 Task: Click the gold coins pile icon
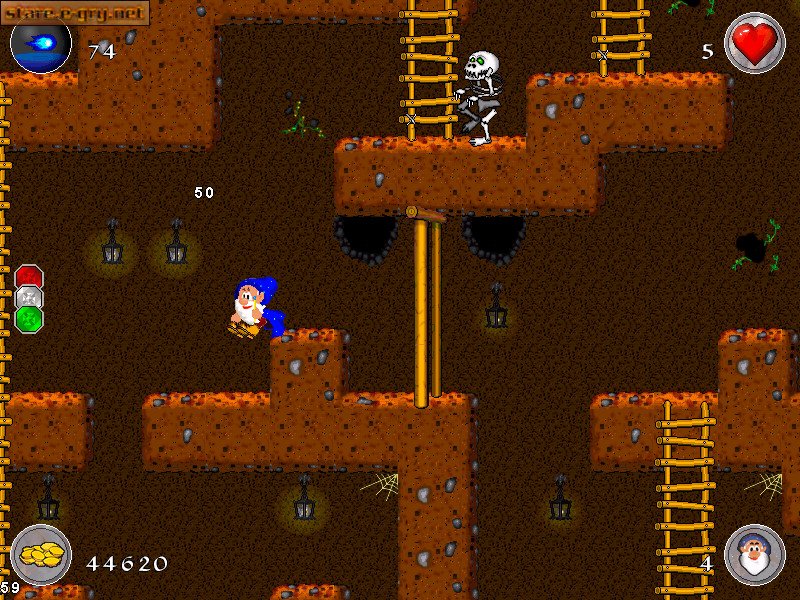pos(41,554)
